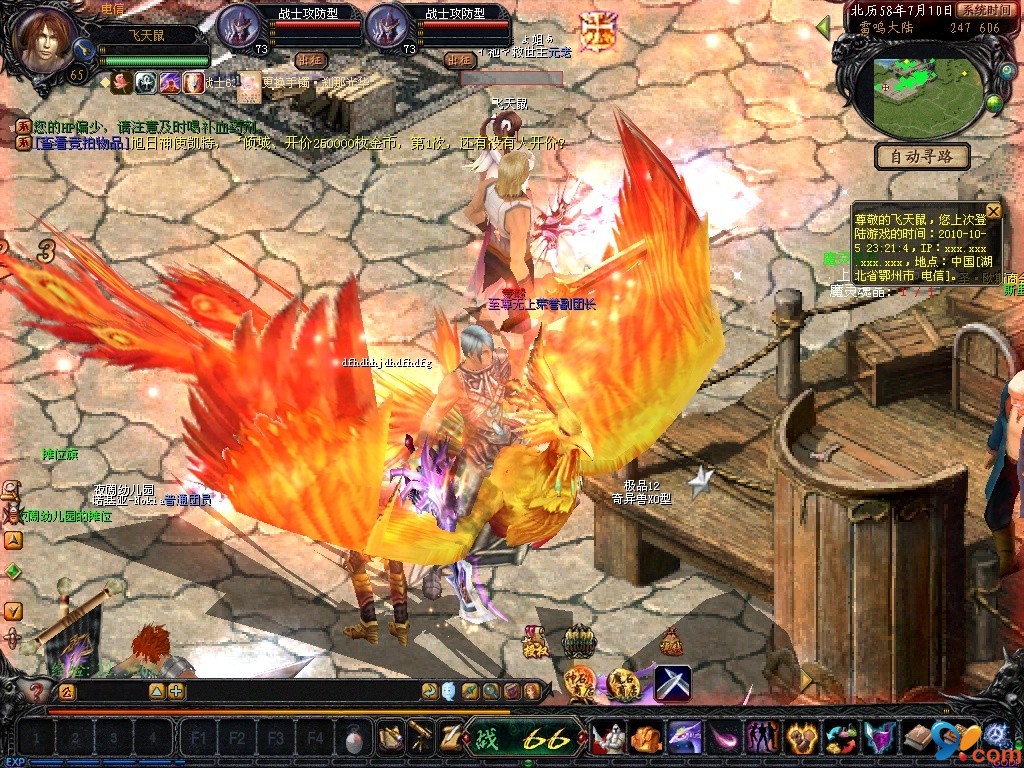The image size is (1024, 768).
Task: Click the 战 66 battle level panel
Action: tap(525, 739)
